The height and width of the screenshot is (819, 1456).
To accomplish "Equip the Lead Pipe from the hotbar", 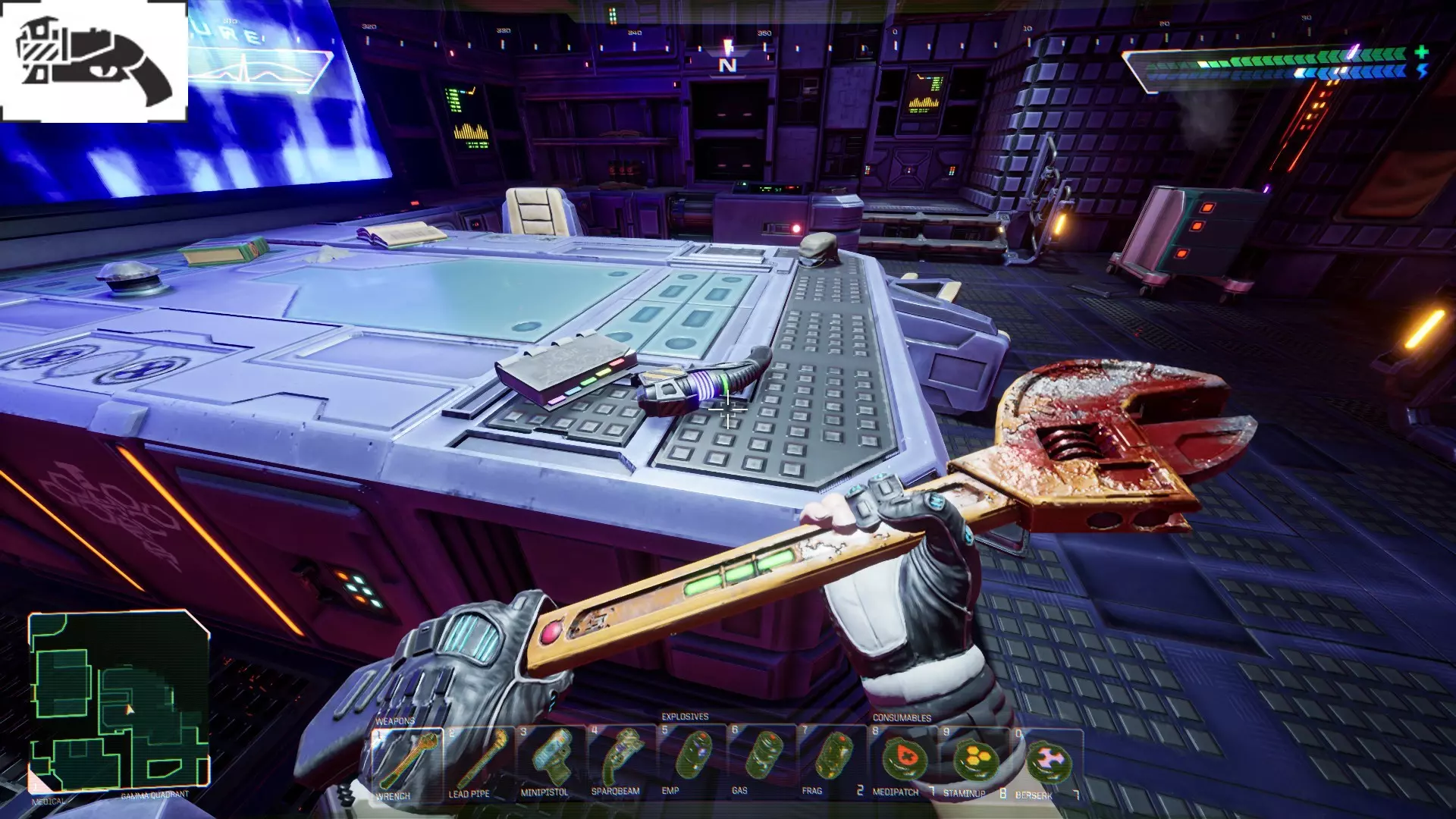I will [479, 763].
